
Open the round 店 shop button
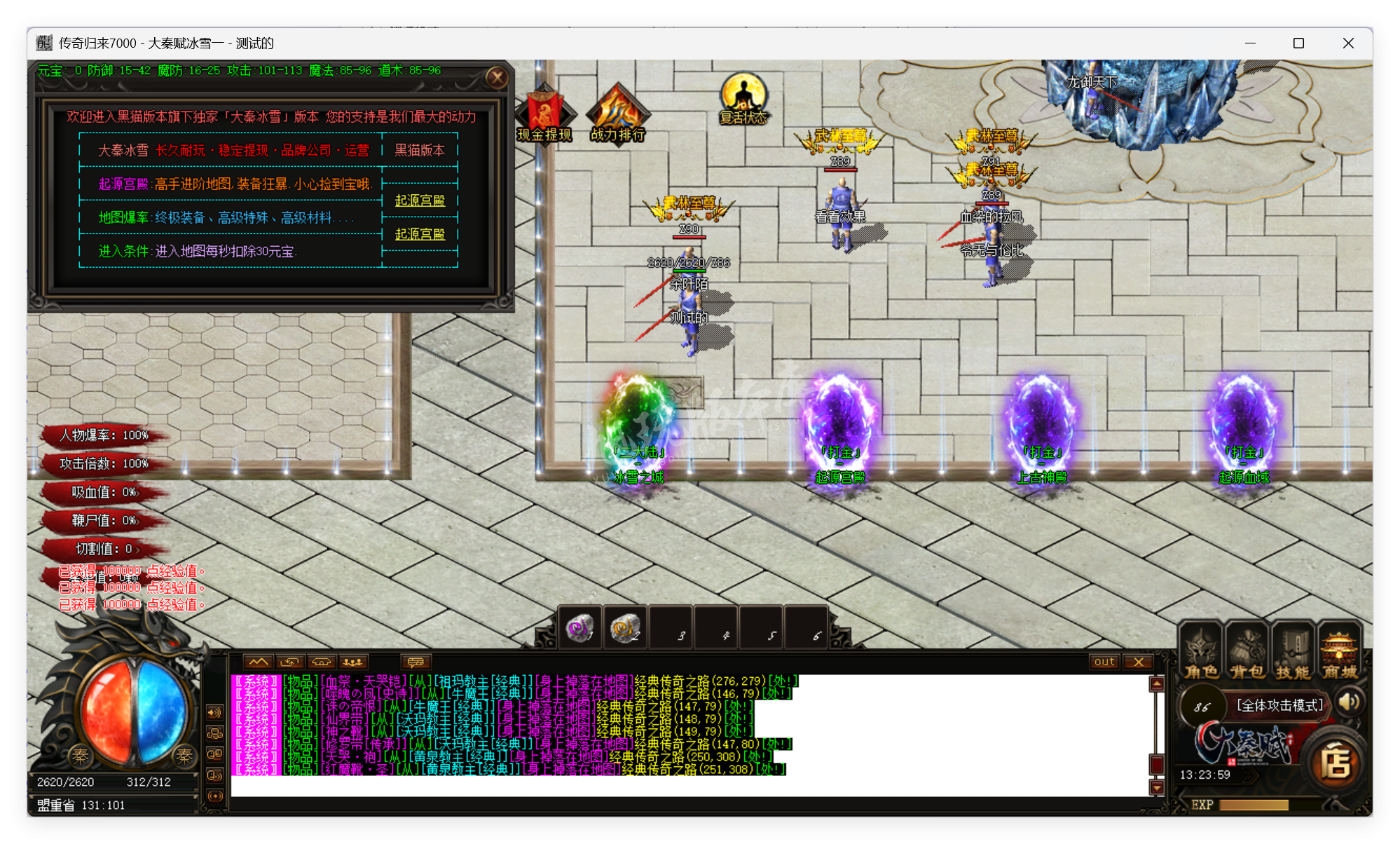[1336, 763]
